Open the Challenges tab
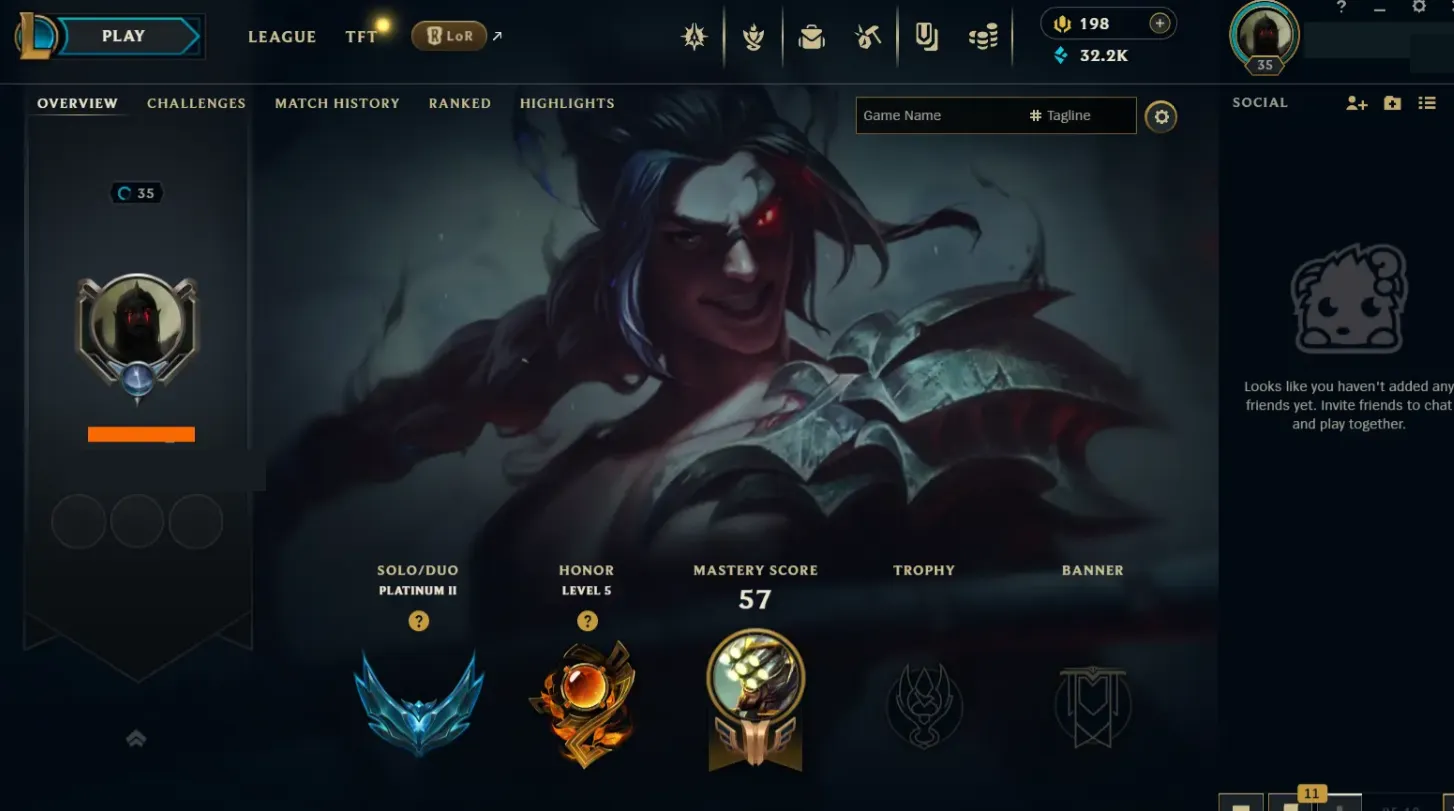This screenshot has width=1454, height=811. (196, 103)
